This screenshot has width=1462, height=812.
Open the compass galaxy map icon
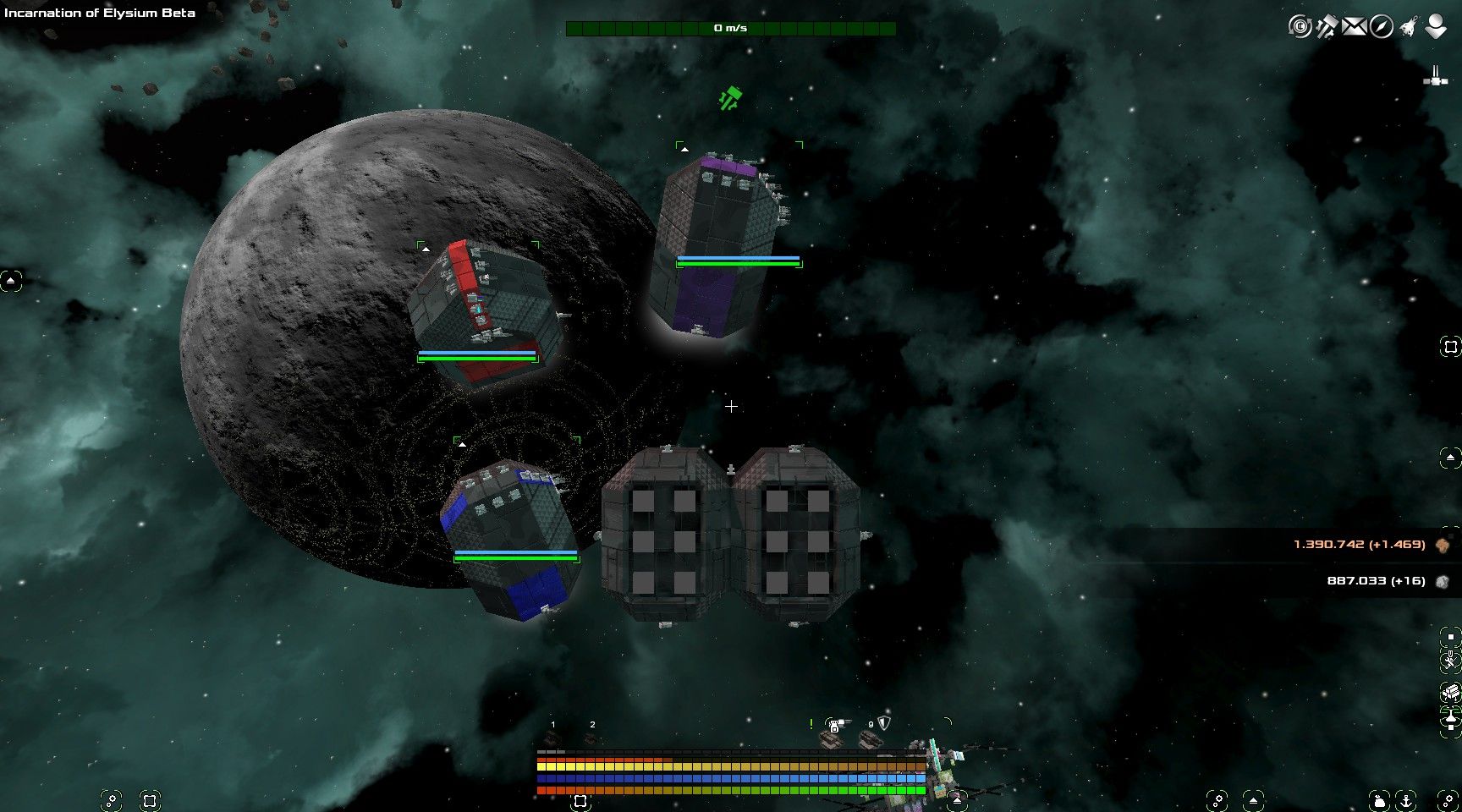(1381, 26)
